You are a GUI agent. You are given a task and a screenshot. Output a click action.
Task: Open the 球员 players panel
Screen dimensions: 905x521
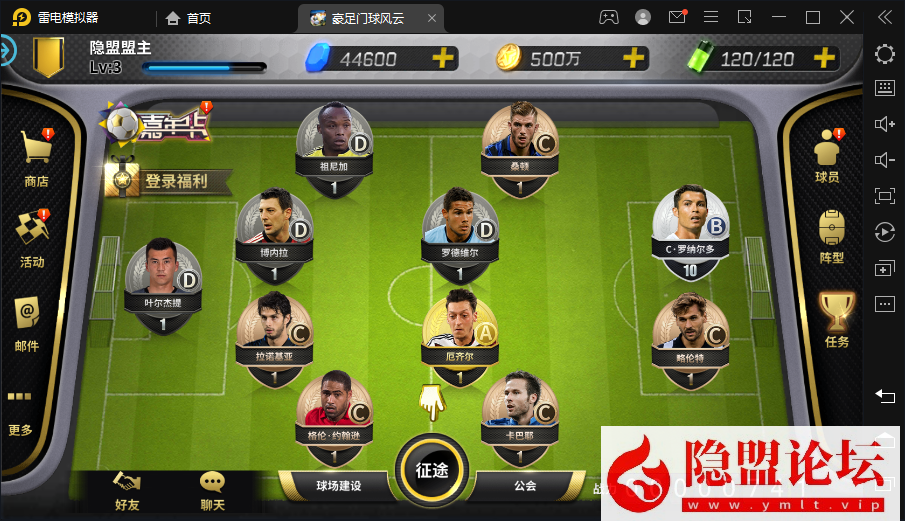pyautogui.click(x=826, y=156)
